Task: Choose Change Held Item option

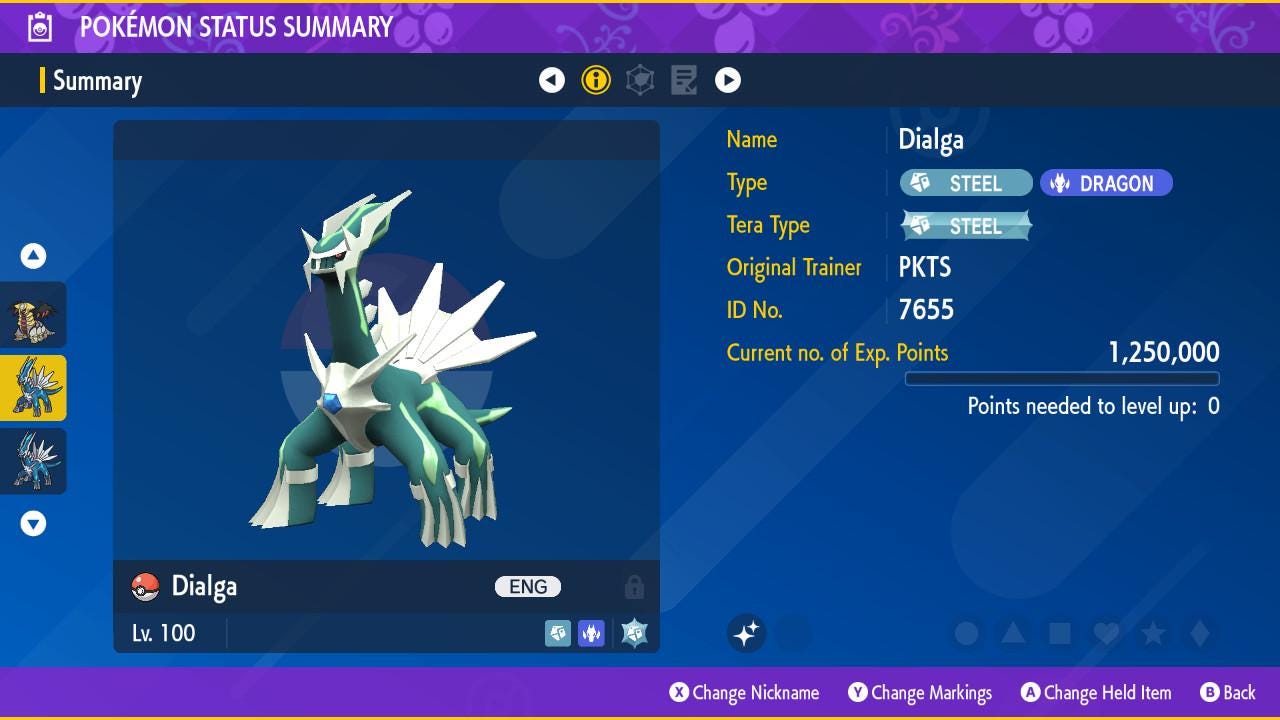Action: (x=1095, y=693)
